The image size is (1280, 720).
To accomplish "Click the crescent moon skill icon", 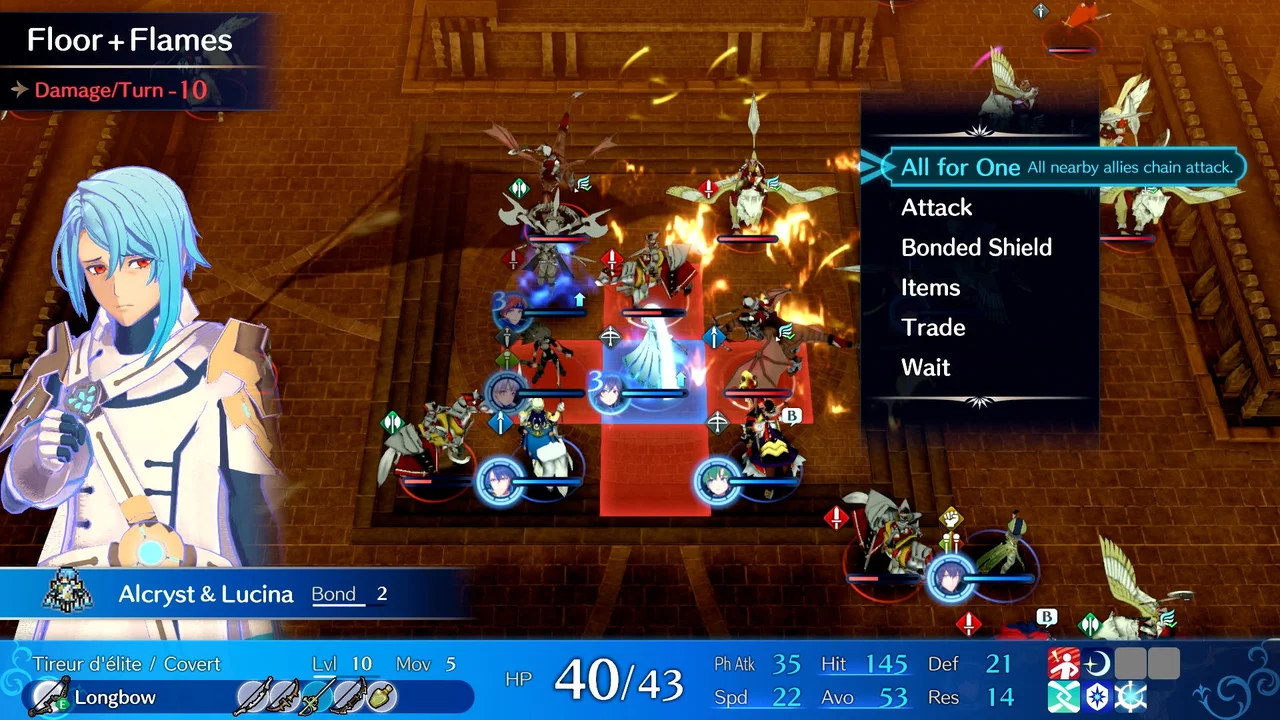I will 1098,663.
